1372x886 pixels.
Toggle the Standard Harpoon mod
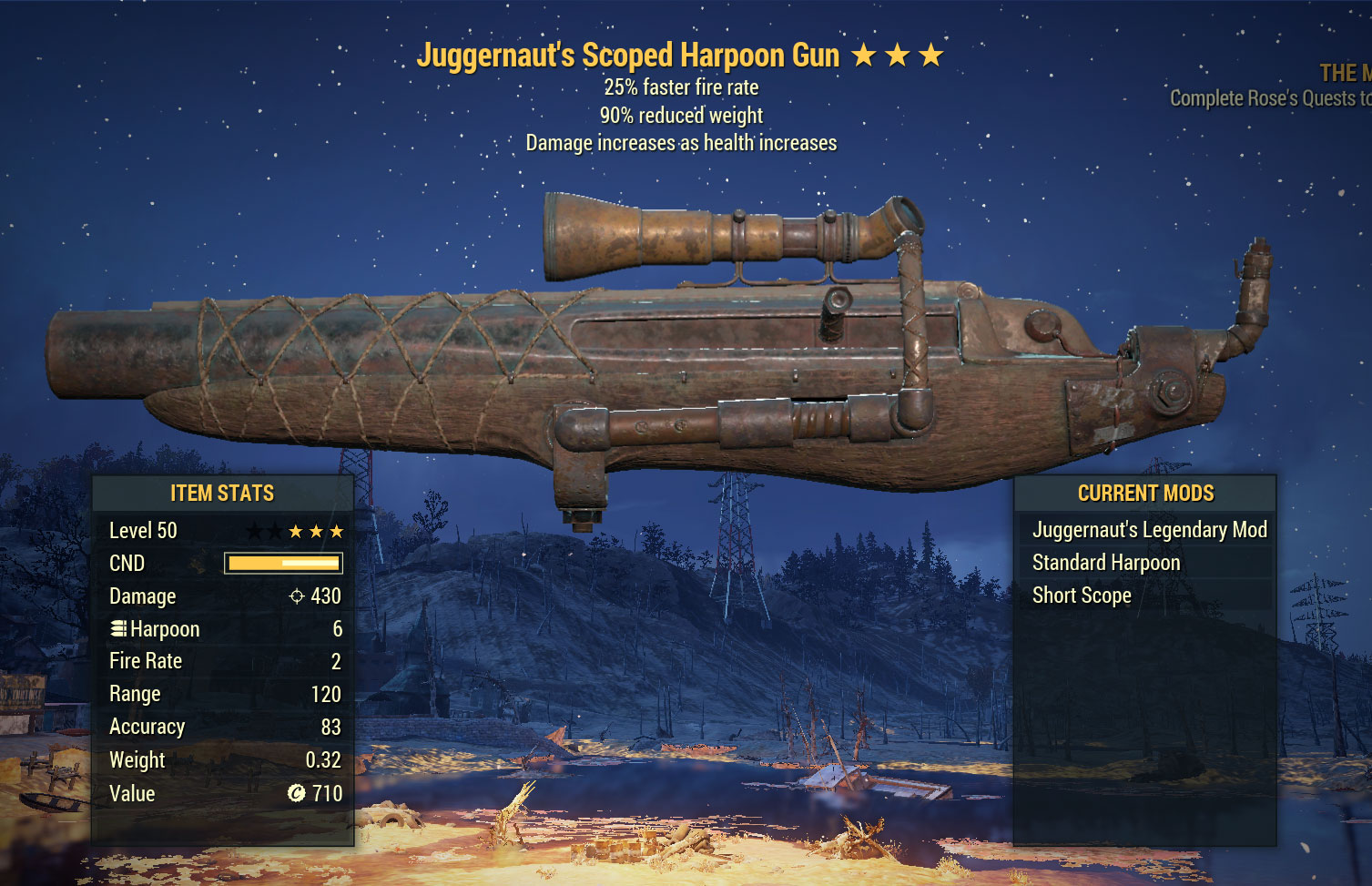click(x=1106, y=562)
